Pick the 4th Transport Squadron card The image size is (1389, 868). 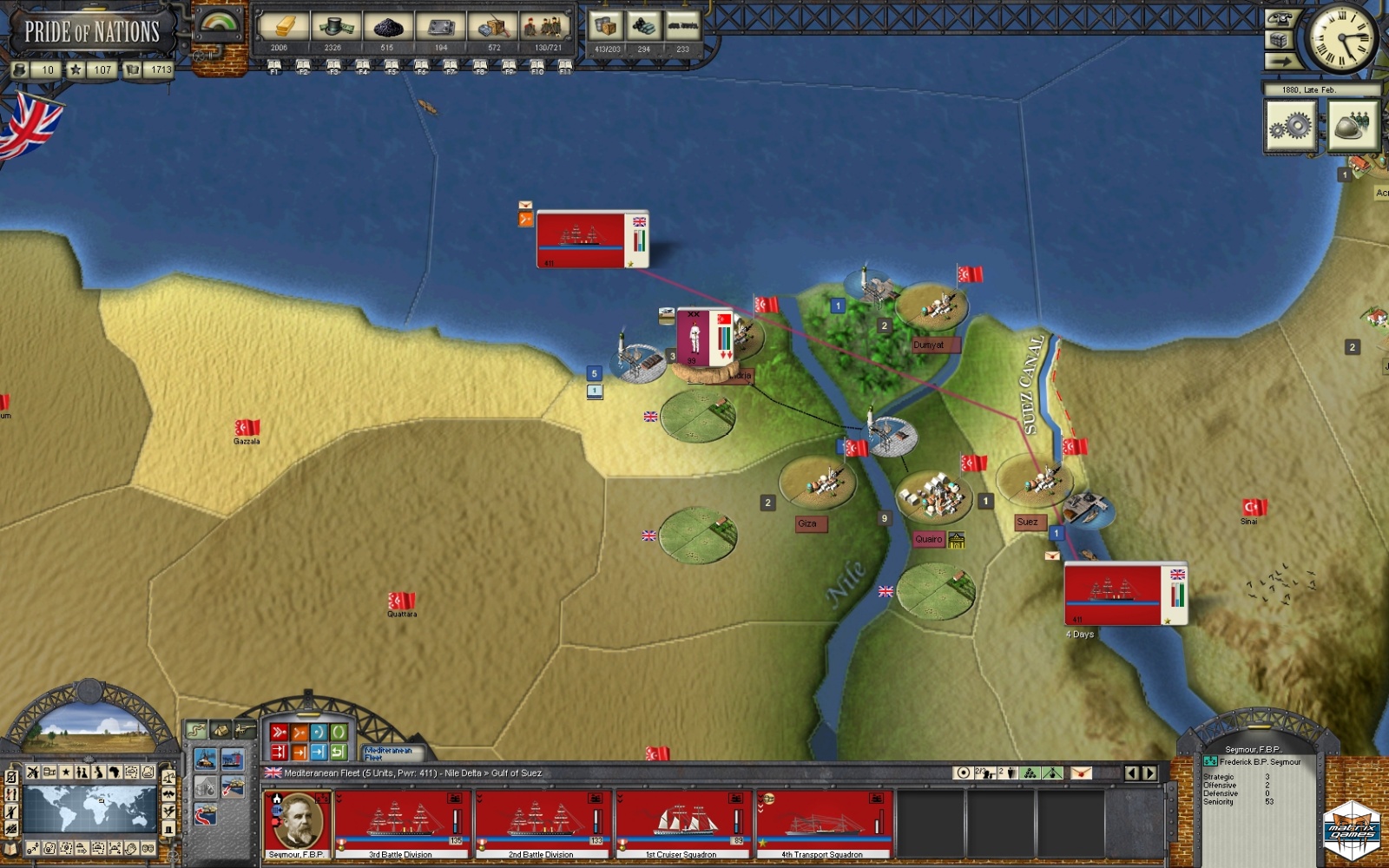[823, 823]
